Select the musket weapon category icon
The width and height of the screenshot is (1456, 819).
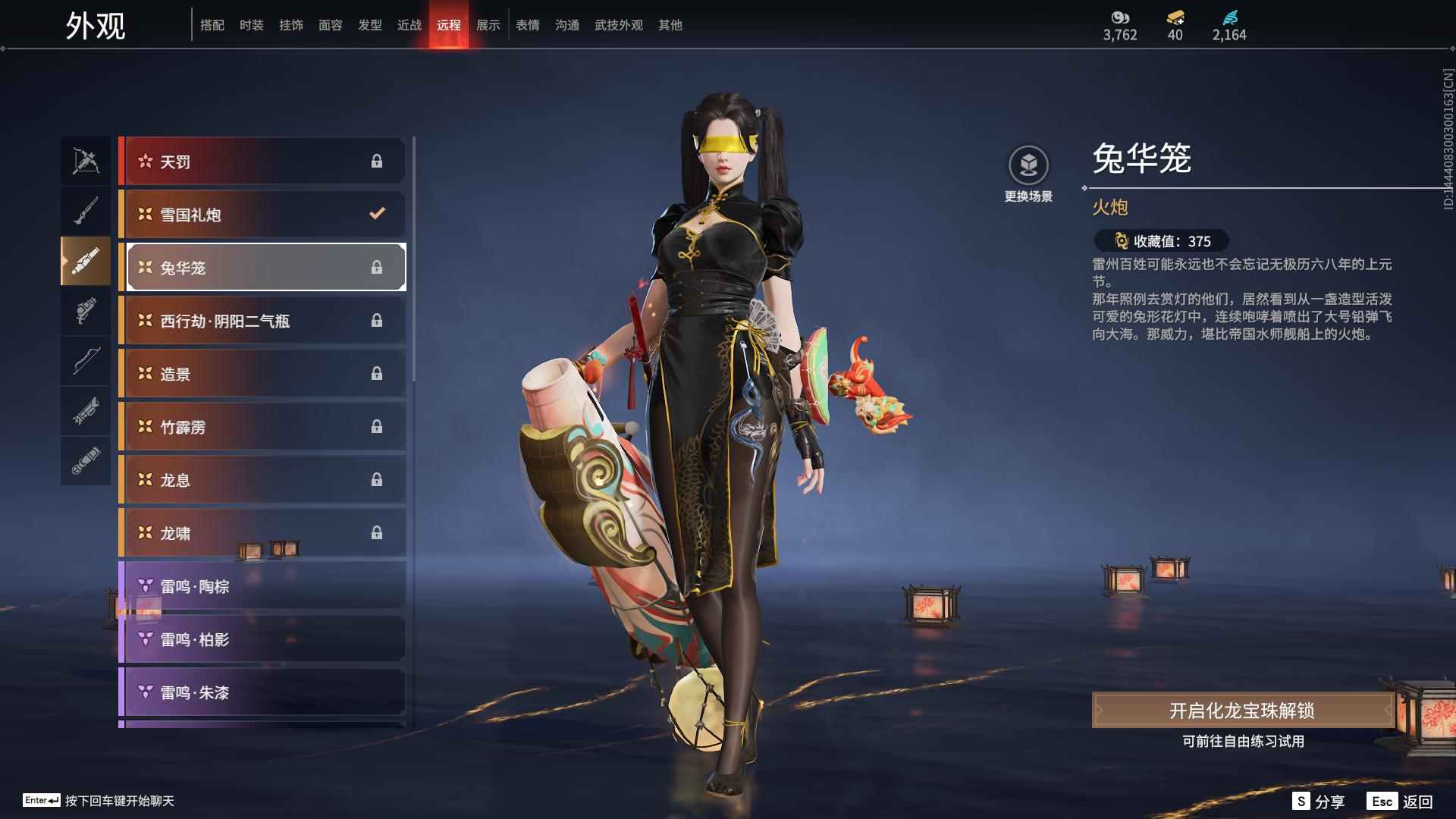86,210
